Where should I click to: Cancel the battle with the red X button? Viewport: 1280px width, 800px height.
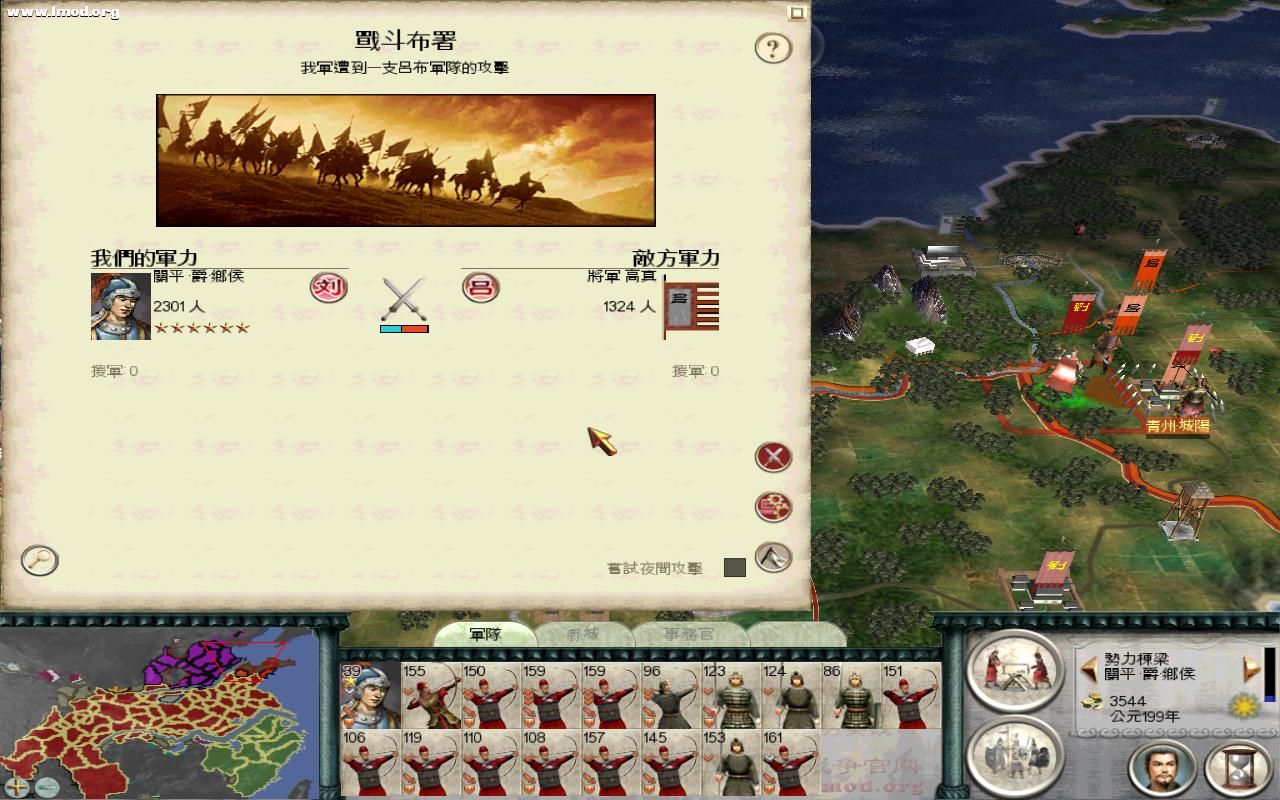pyautogui.click(x=772, y=457)
